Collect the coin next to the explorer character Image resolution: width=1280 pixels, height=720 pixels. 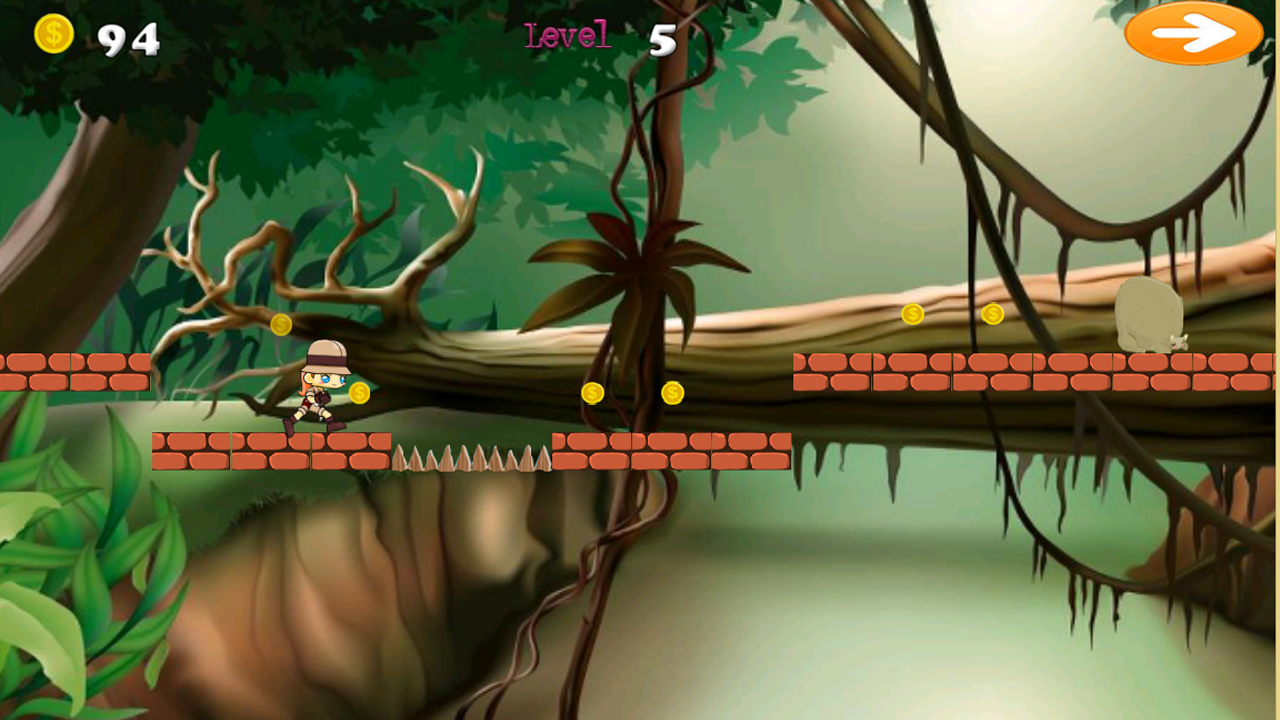[358, 393]
